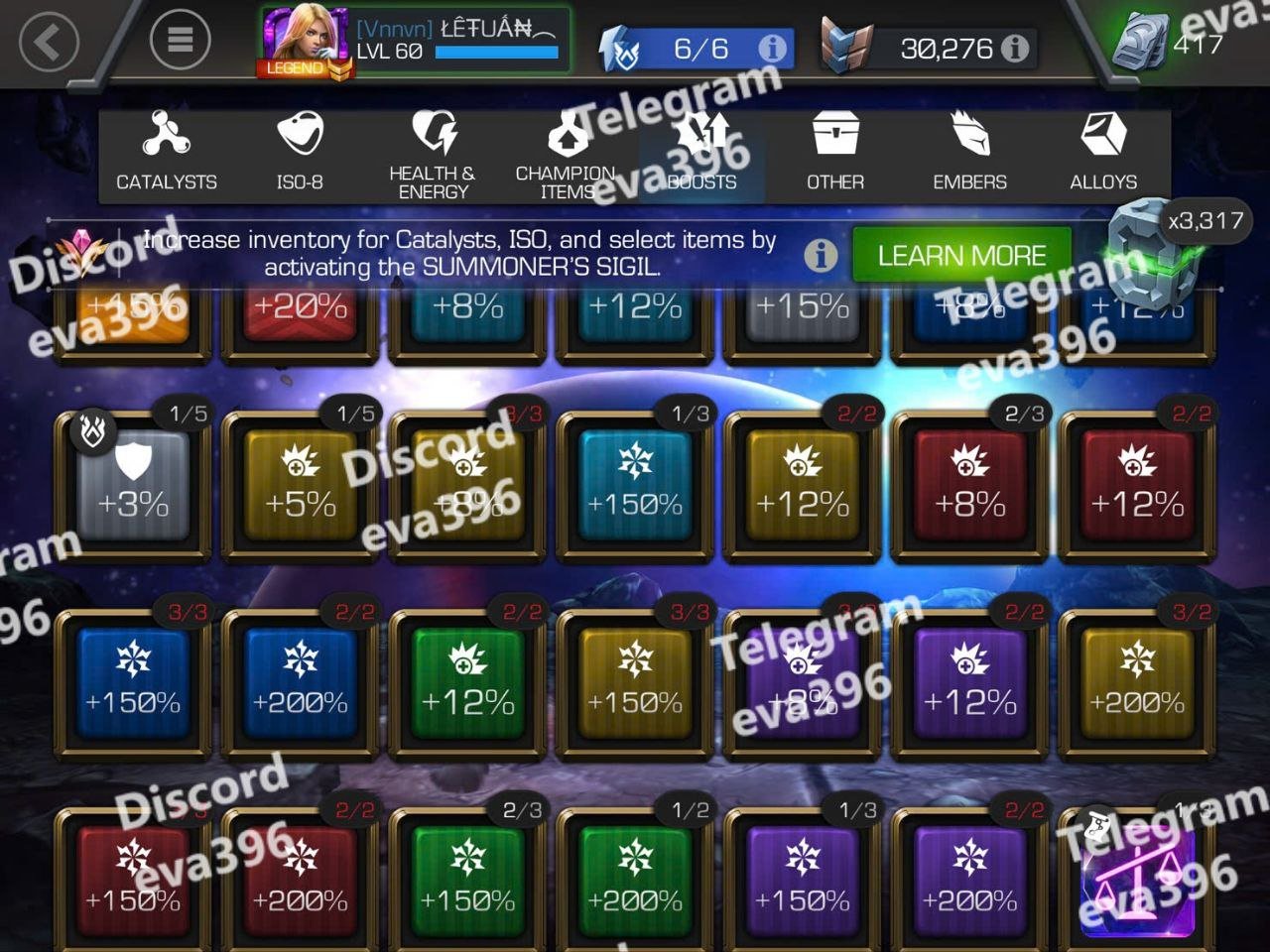Show the Champion Items tab
1270x952 pixels.
567,156
